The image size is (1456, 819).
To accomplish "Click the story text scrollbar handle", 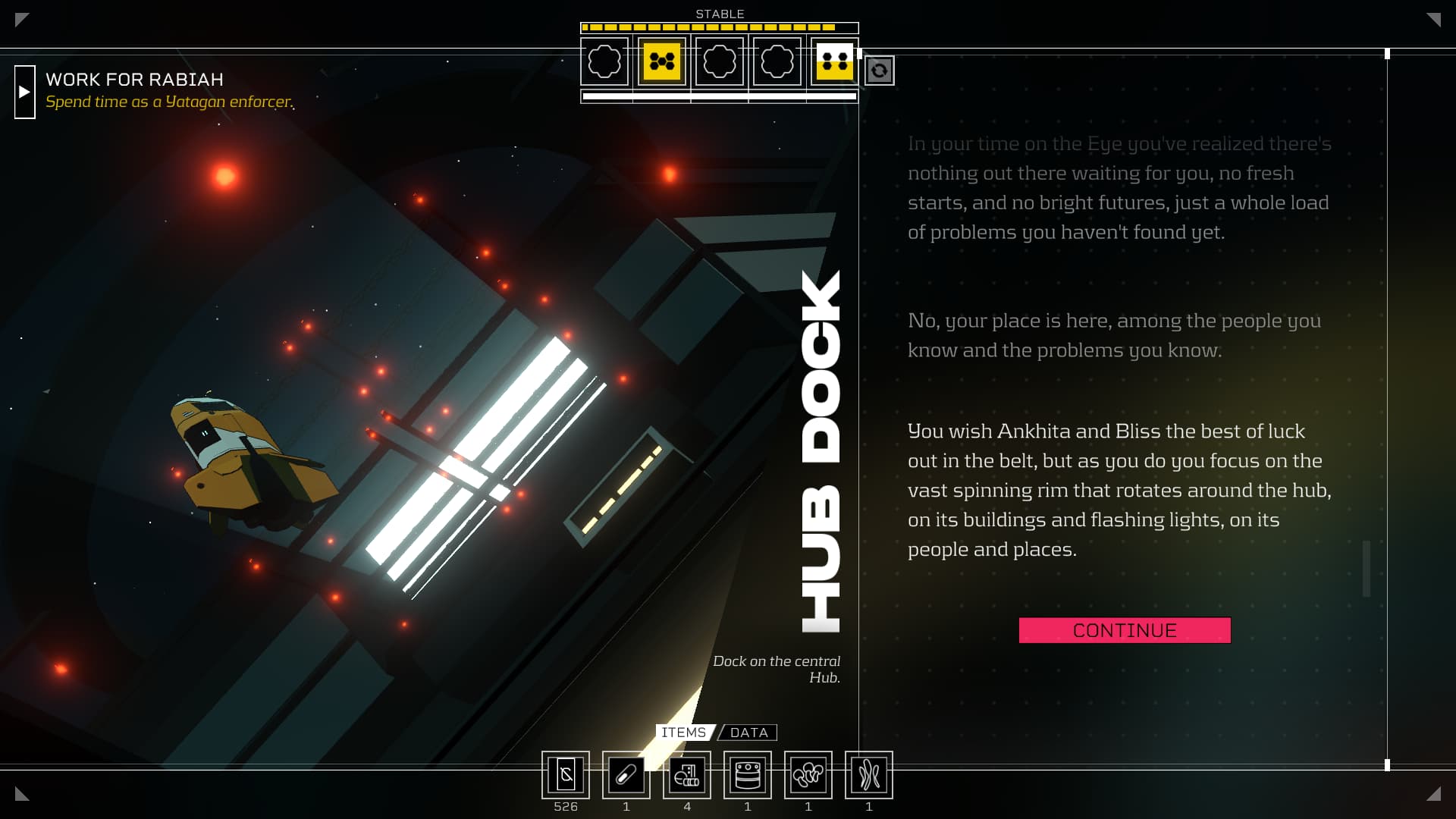I will 1367,569.
